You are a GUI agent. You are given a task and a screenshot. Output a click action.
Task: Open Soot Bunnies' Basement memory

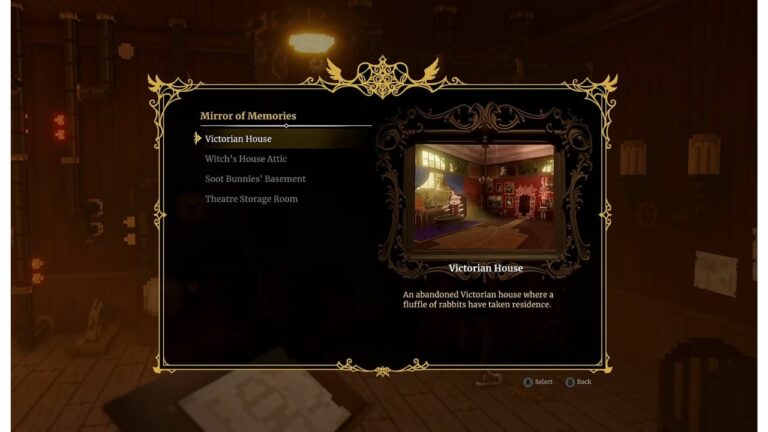255,179
